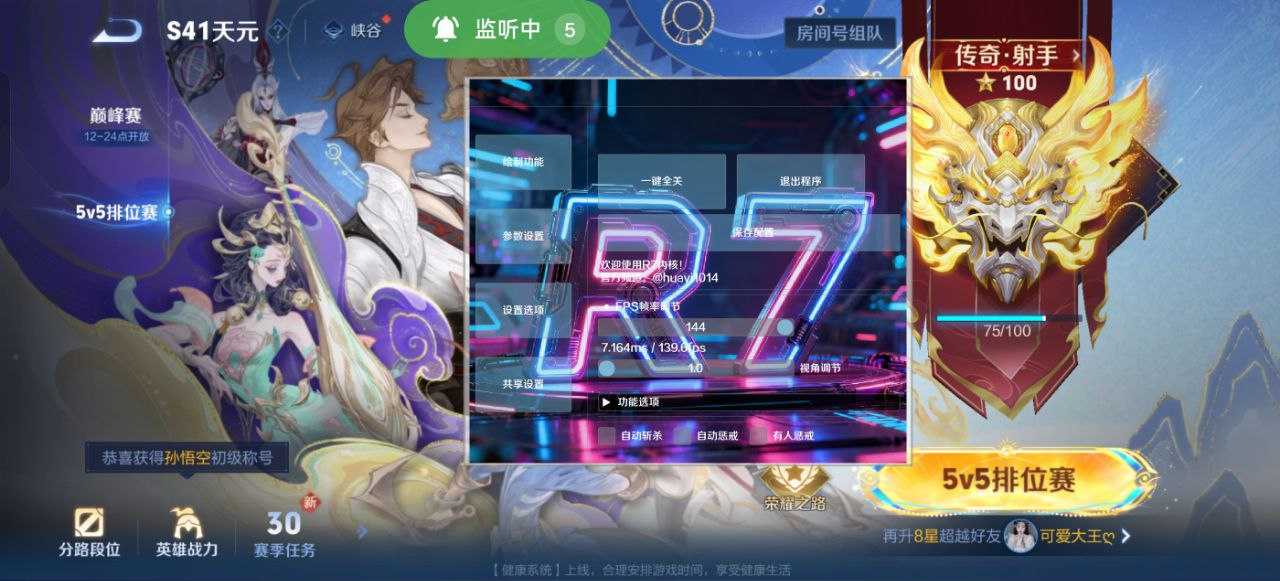The image size is (1280, 581).
Task: Open 赛季任务 season tasks
Action: [x=284, y=533]
